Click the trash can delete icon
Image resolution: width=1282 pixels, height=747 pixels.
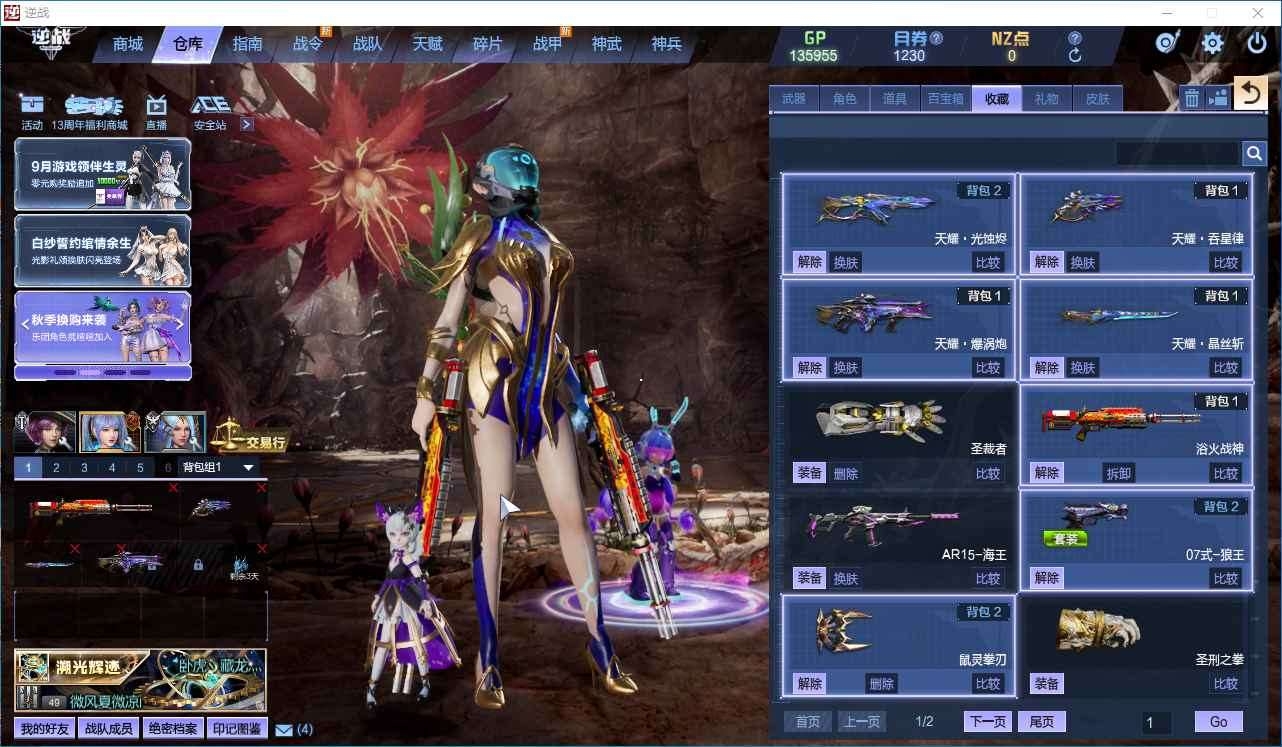coord(1192,97)
